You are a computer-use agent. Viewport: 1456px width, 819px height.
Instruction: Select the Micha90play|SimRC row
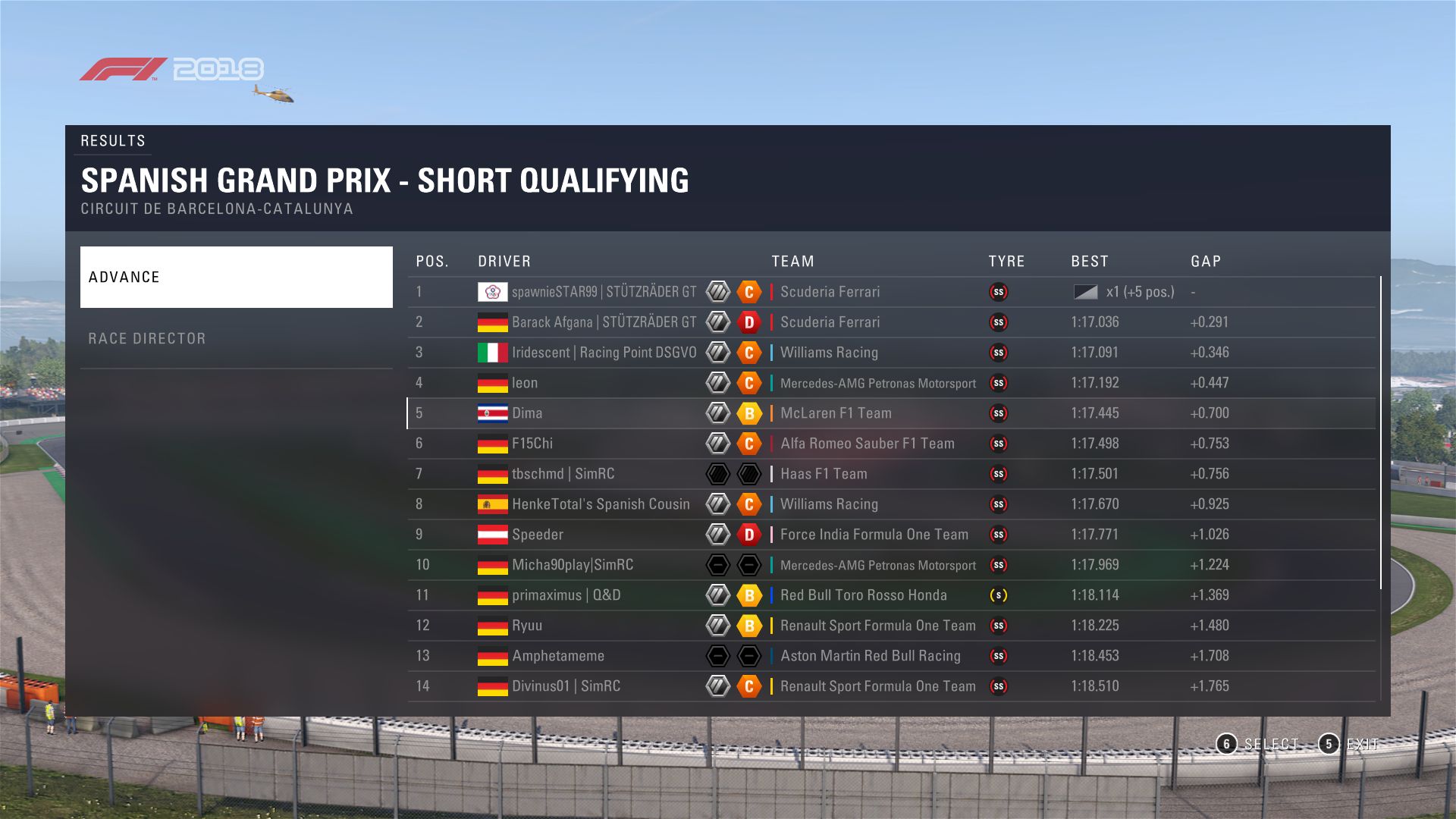pos(891,565)
